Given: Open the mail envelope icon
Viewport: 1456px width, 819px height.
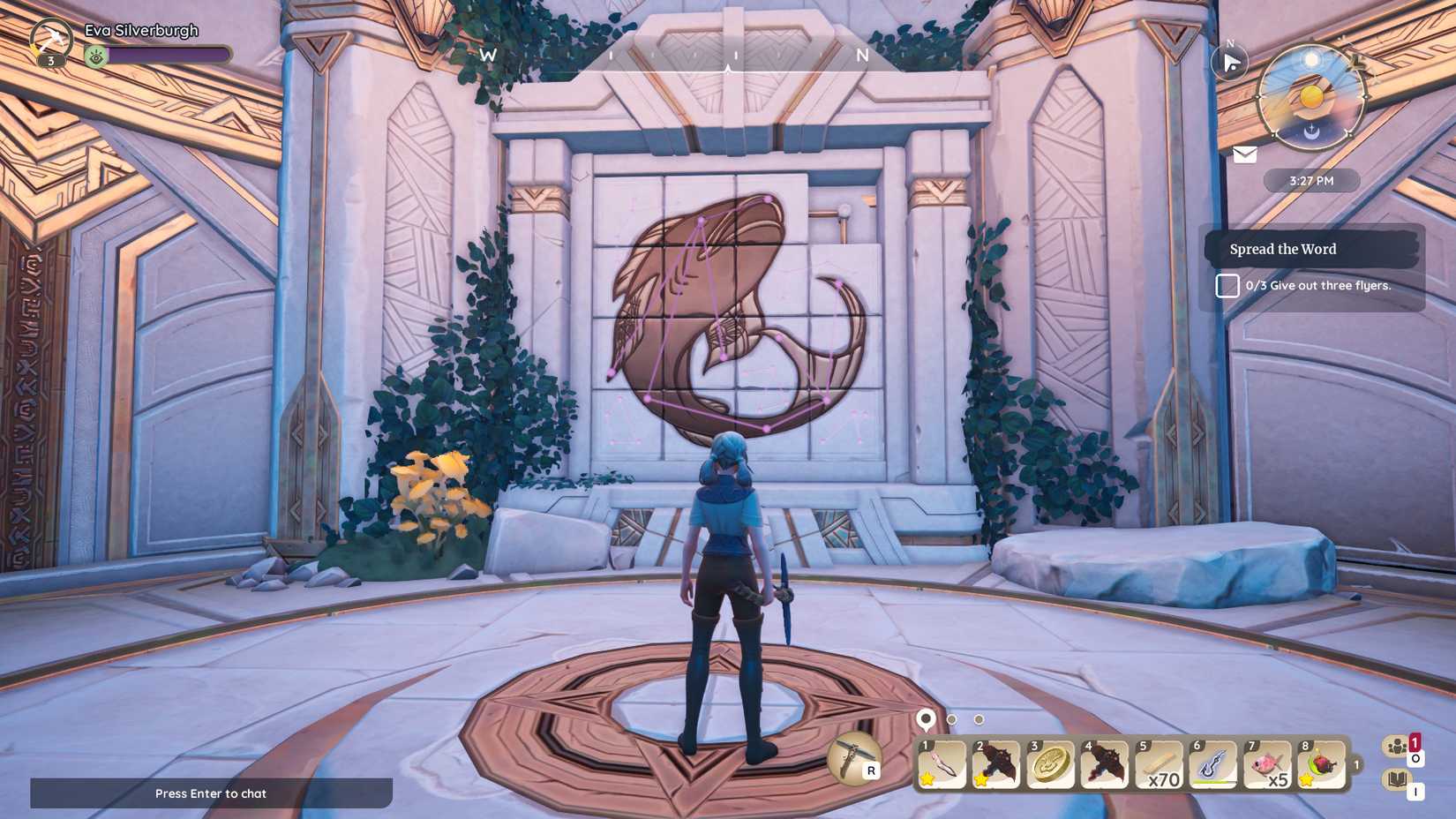Looking at the screenshot, I should pyautogui.click(x=1244, y=154).
